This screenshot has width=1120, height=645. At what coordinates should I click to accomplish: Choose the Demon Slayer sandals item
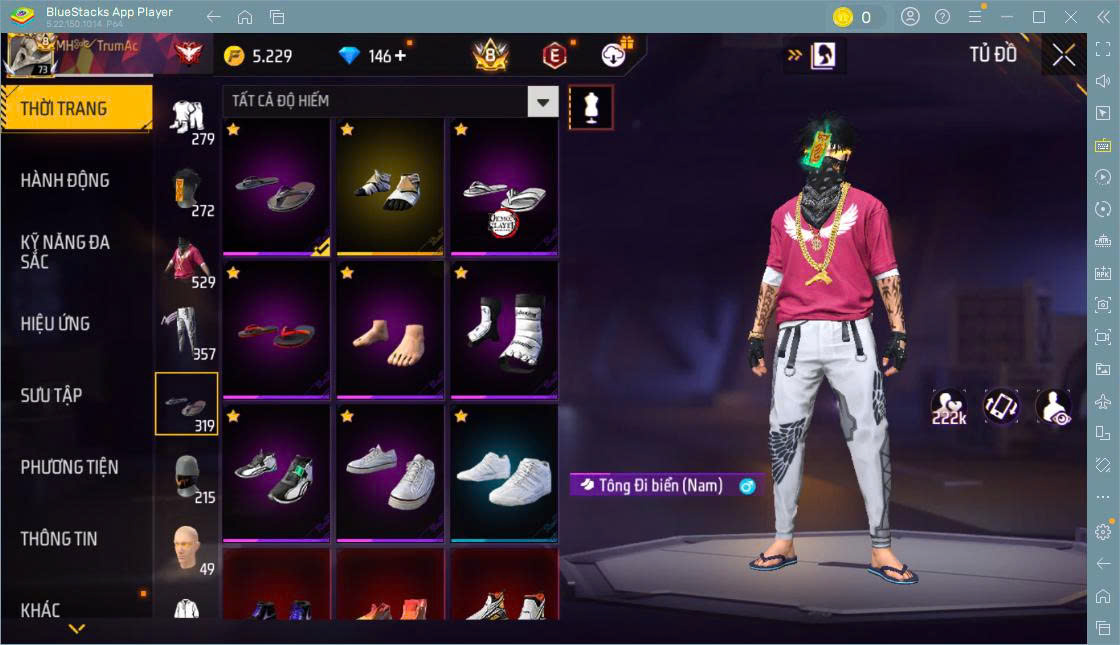pos(504,188)
